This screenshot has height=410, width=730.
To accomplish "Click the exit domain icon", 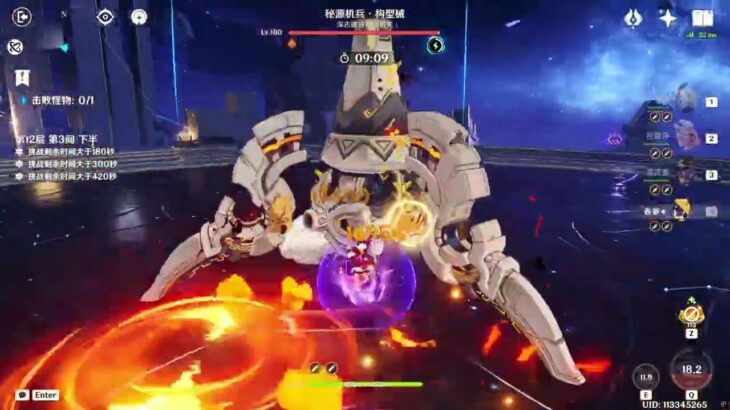I will (22, 16).
